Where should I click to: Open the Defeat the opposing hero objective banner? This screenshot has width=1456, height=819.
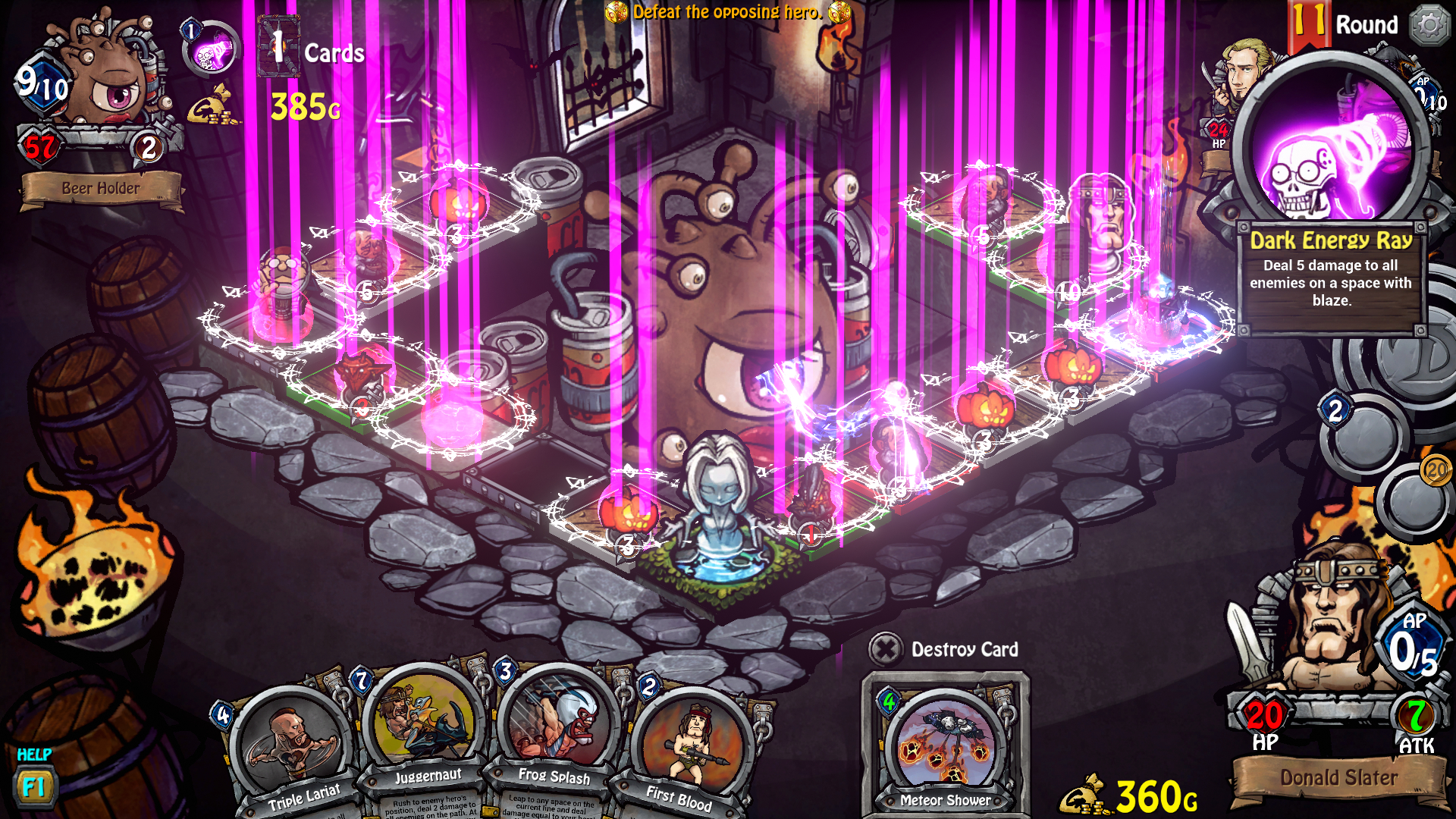[722, 12]
